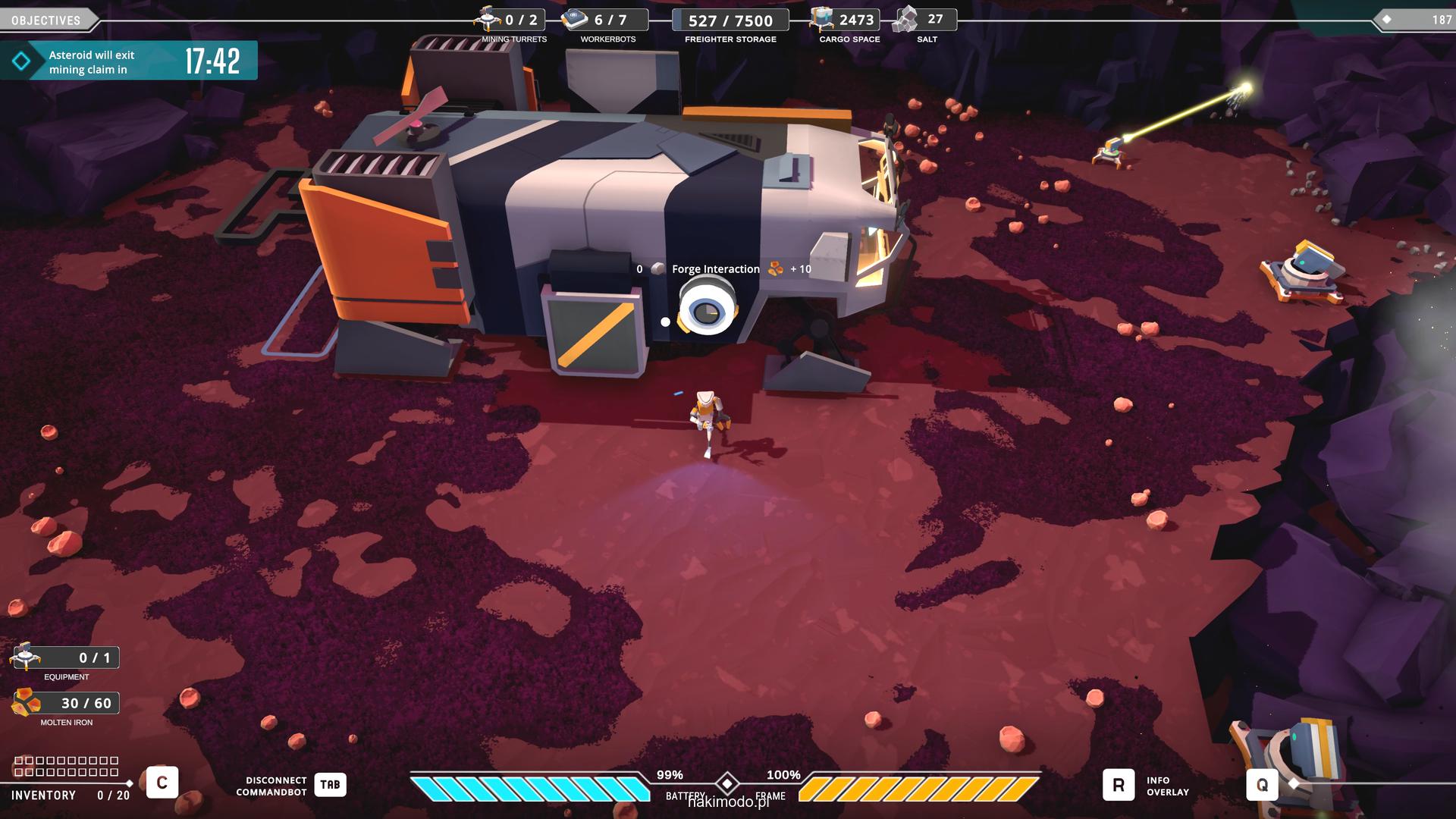Select the Workerbots icon
The height and width of the screenshot is (819, 1456).
[576, 20]
